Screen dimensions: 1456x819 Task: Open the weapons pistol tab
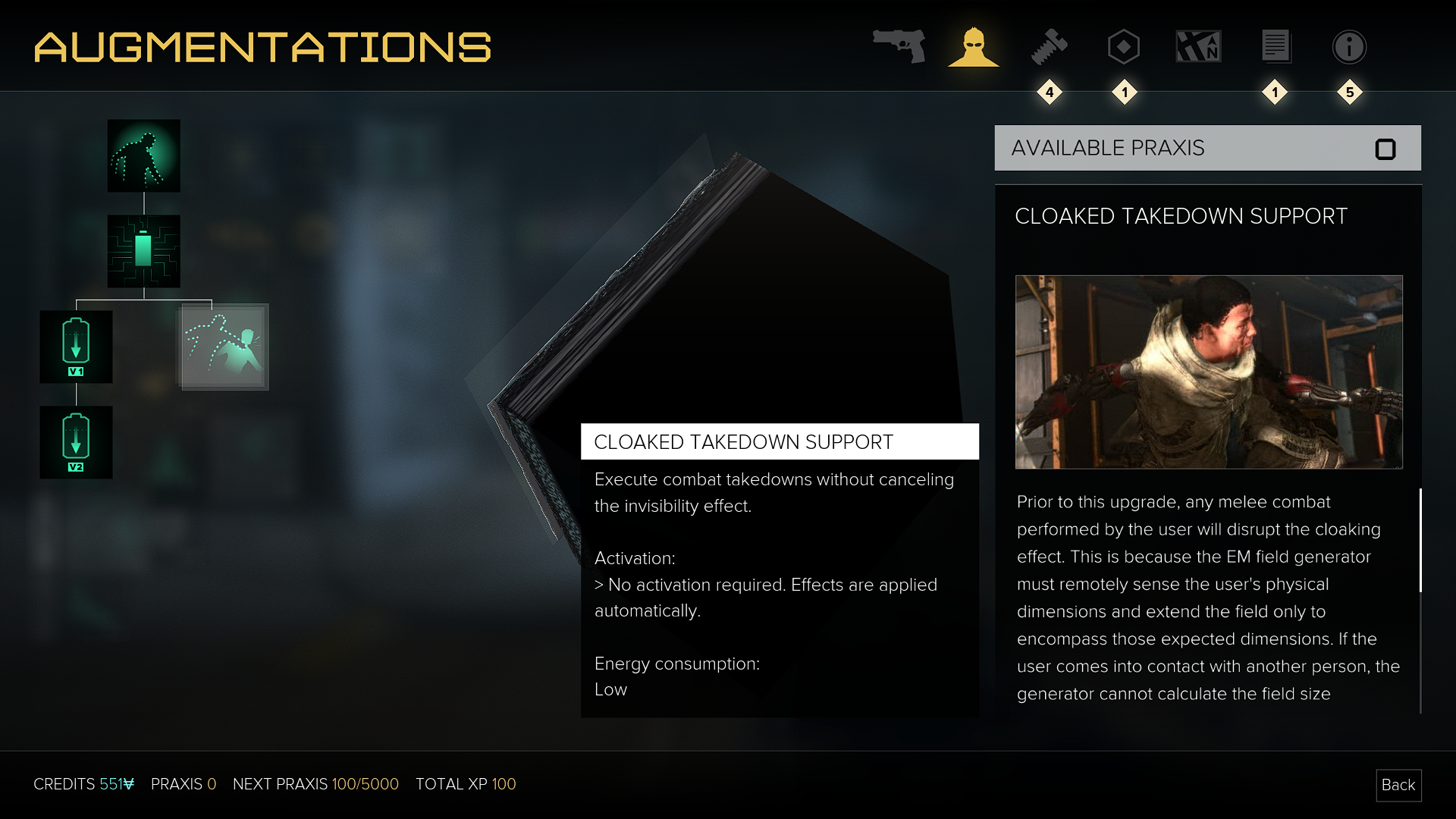tap(899, 46)
